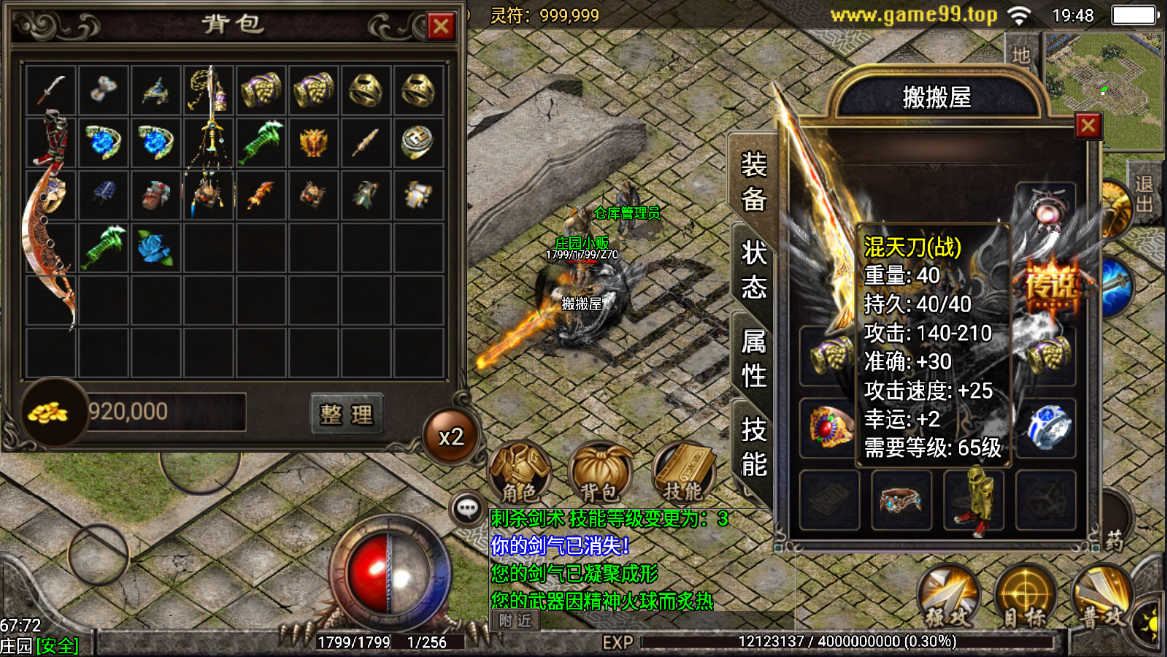The width and height of the screenshot is (1167, 657).
Task: Switch to the 装备 equipment tab
Action: point(753,181)
